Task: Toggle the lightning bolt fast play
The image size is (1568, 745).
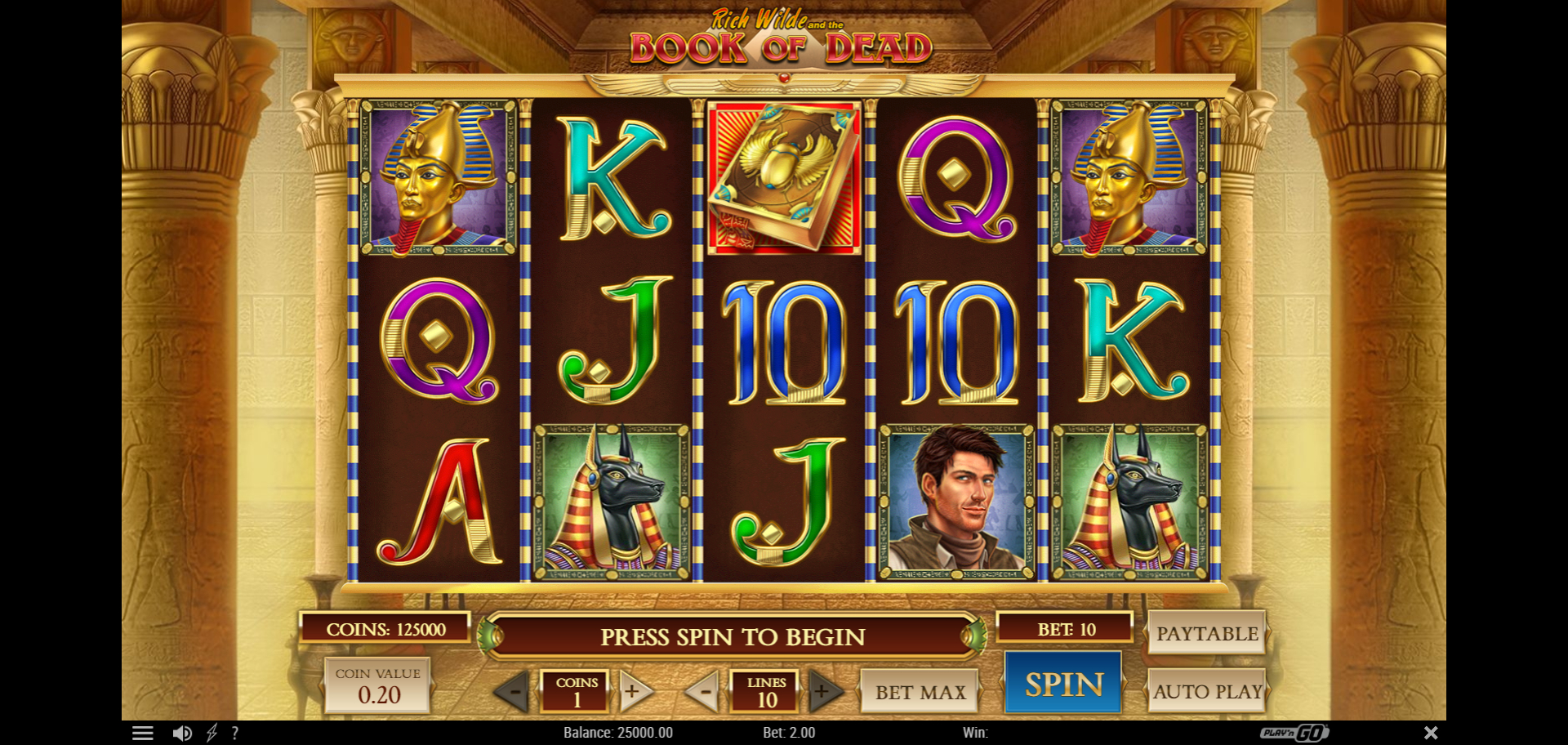Action: 212,733
